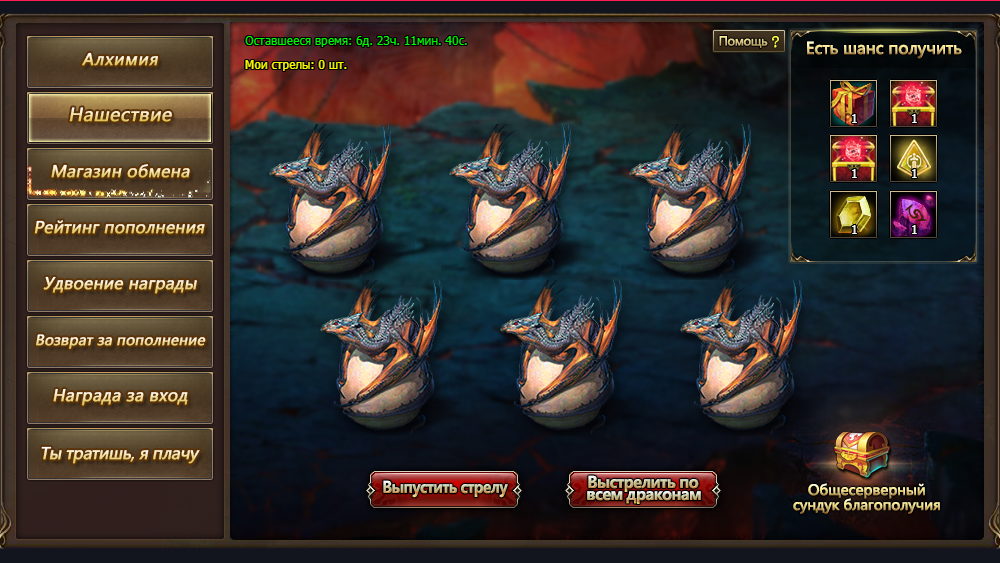The width and height of the screenshot is (1000, 563).
Task: Open the Помощь help button
Action: 749,41
